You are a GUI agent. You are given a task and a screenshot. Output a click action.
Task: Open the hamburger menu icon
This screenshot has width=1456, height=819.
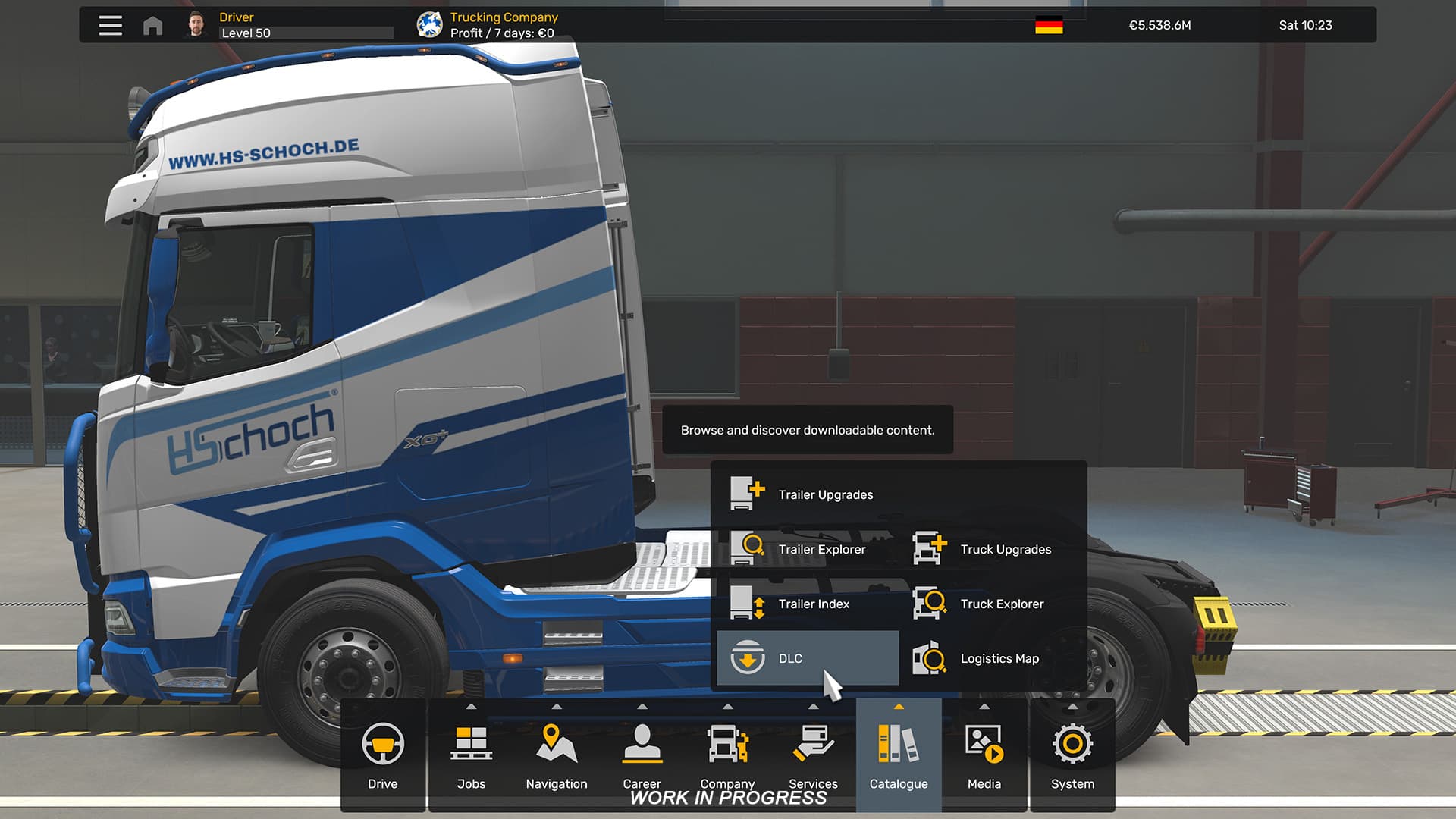click(x=110, y=25)
